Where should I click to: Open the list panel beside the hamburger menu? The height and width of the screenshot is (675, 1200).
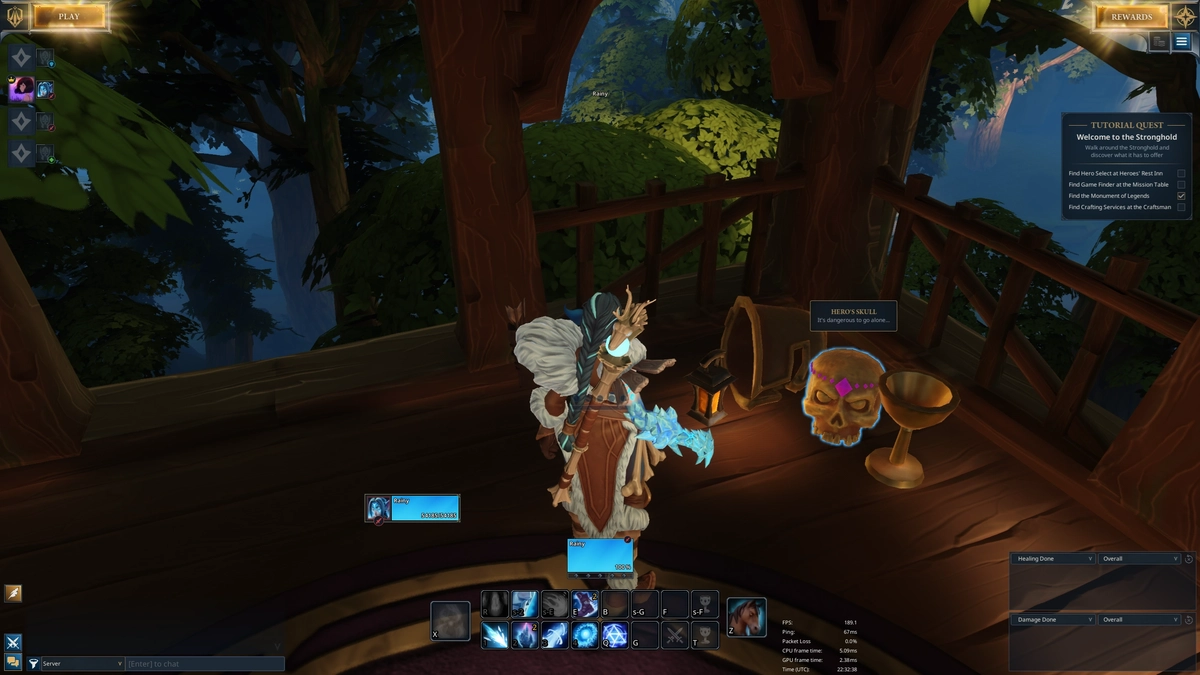[1159, 42]
